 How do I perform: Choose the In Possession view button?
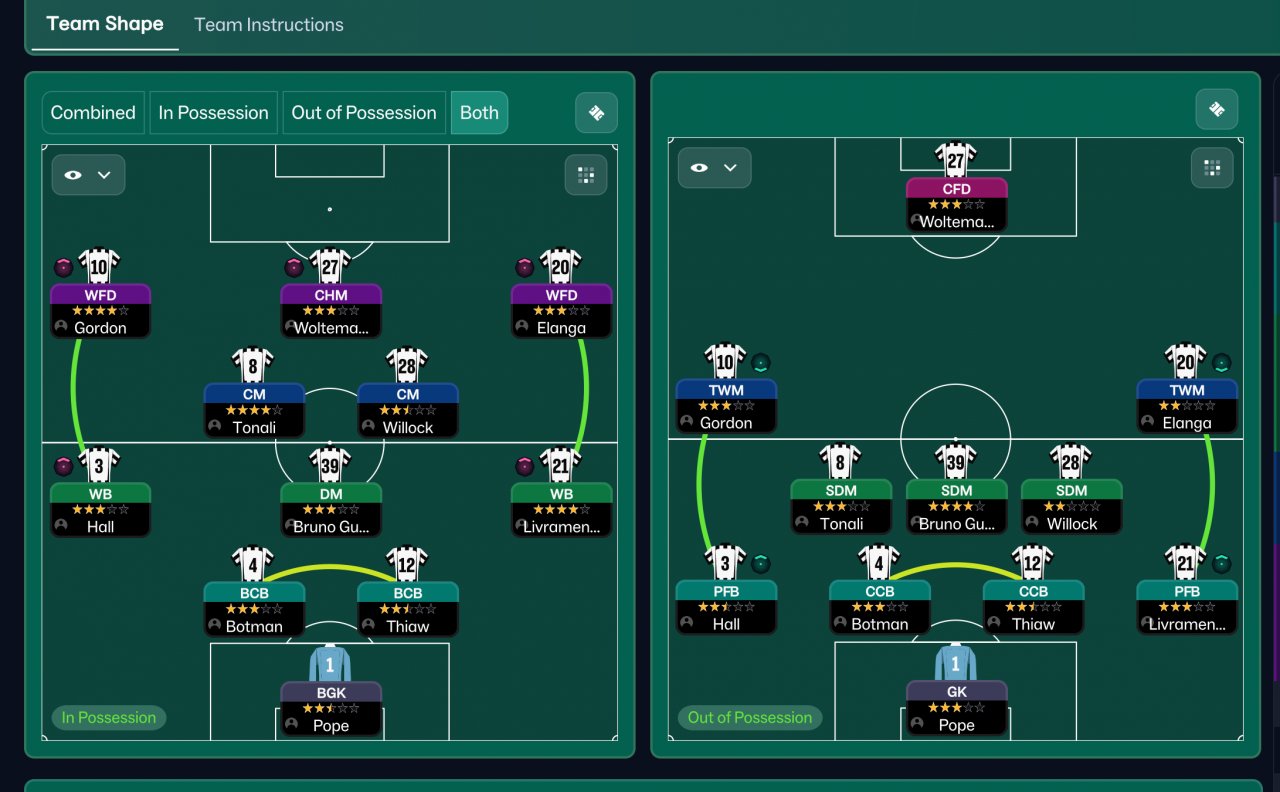(x=214, y=113)
